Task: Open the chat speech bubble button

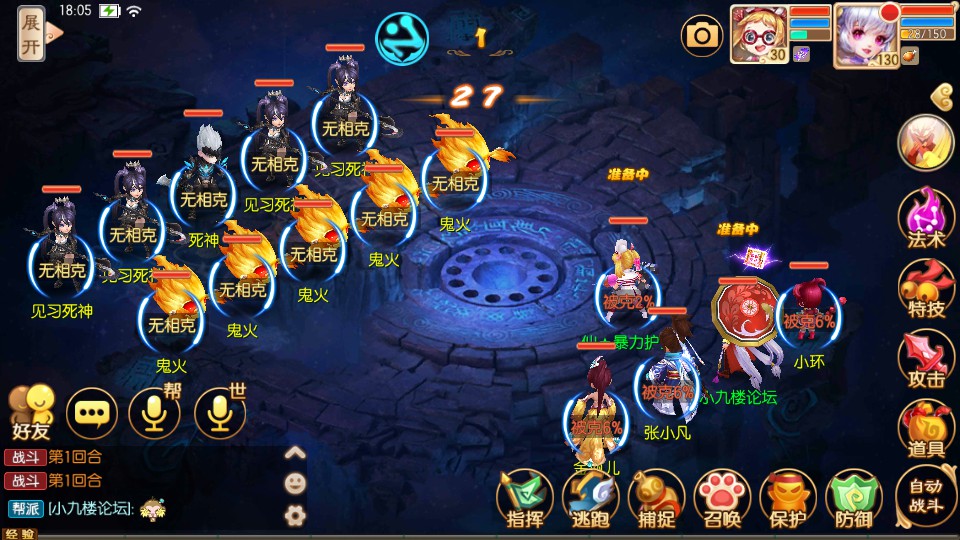Action: (x=92, y=413)
